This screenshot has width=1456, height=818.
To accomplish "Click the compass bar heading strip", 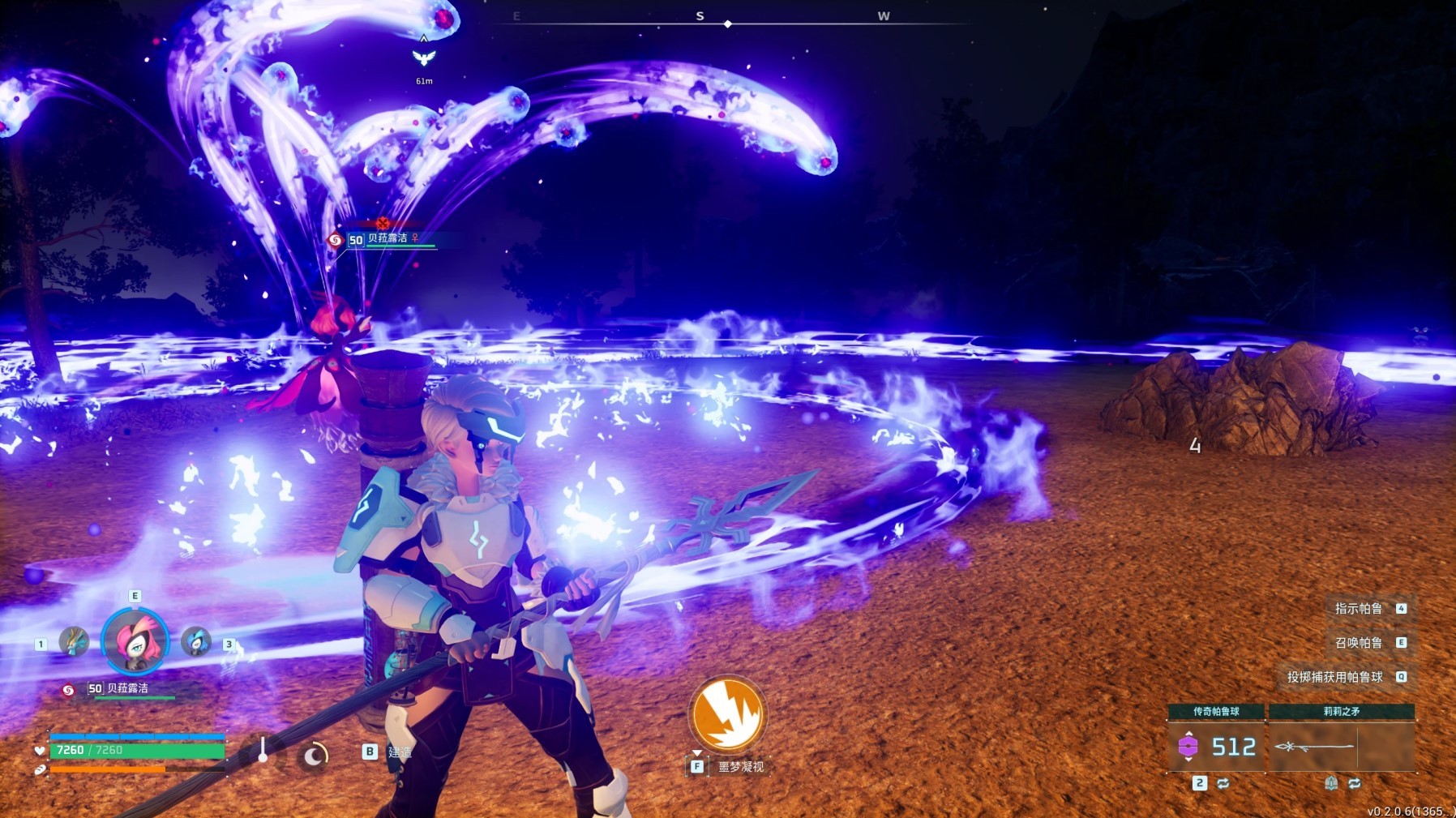I will 728,23.
